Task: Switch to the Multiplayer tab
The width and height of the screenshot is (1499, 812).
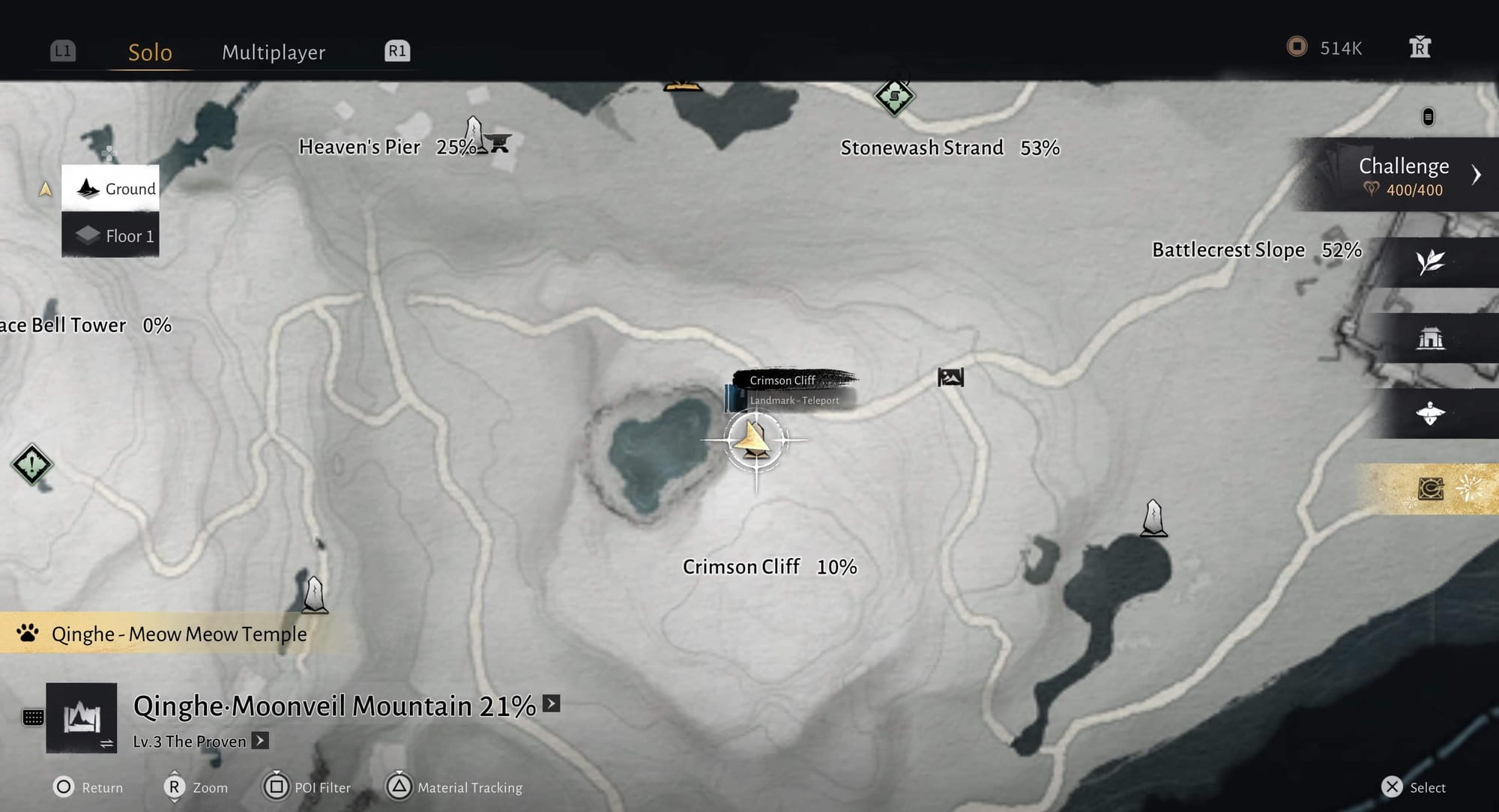Action: 274,52
